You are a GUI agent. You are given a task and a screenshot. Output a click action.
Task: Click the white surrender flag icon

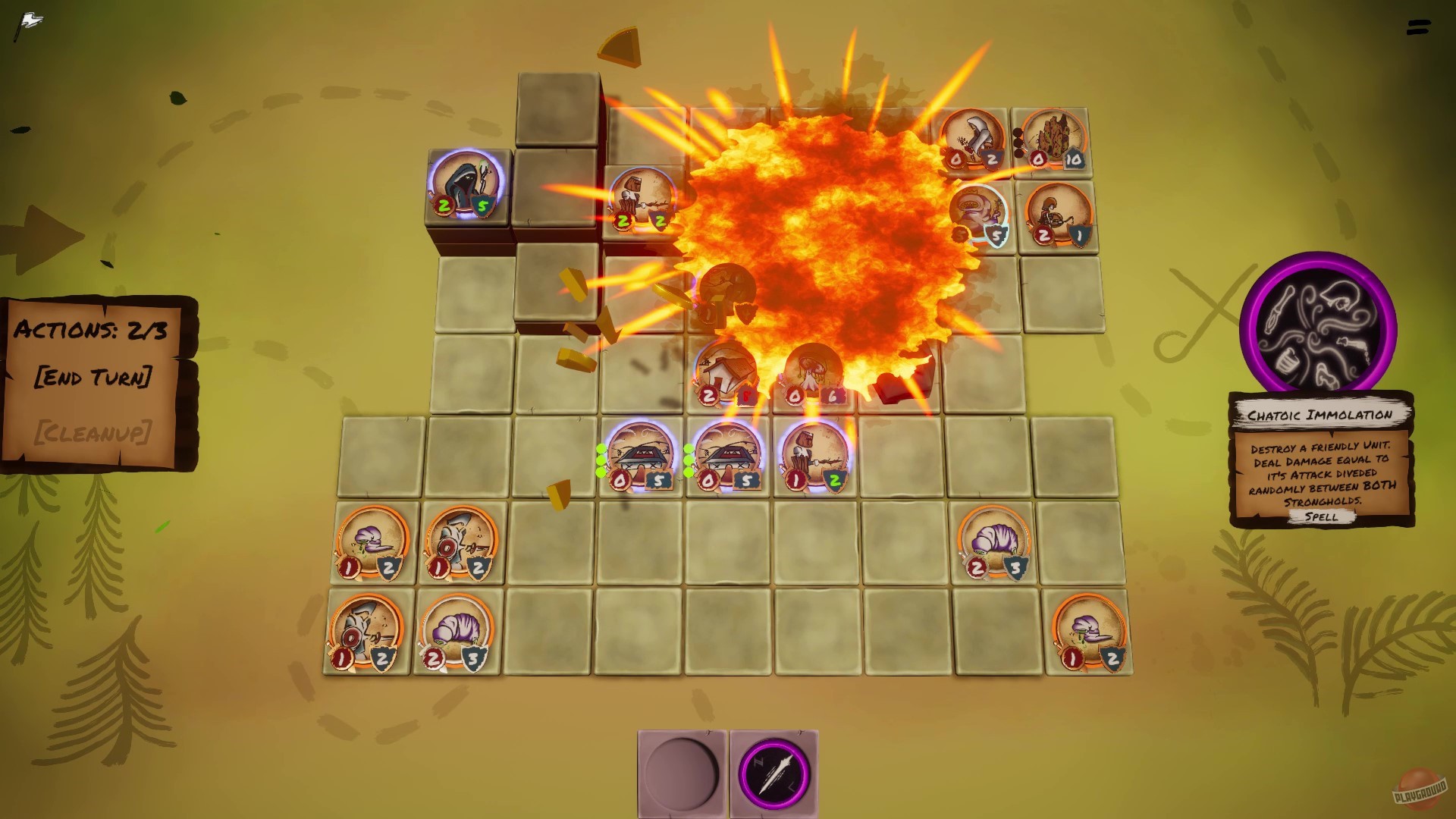(29, 19)
